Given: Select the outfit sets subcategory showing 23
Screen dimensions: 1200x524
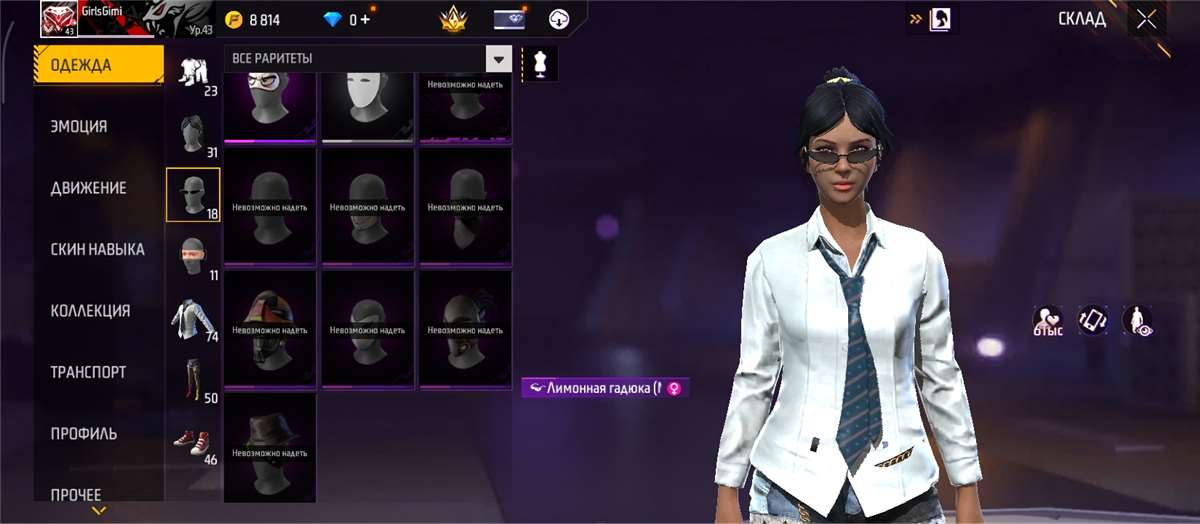Looking at the screenshot, I should click(x=193, y=74).
